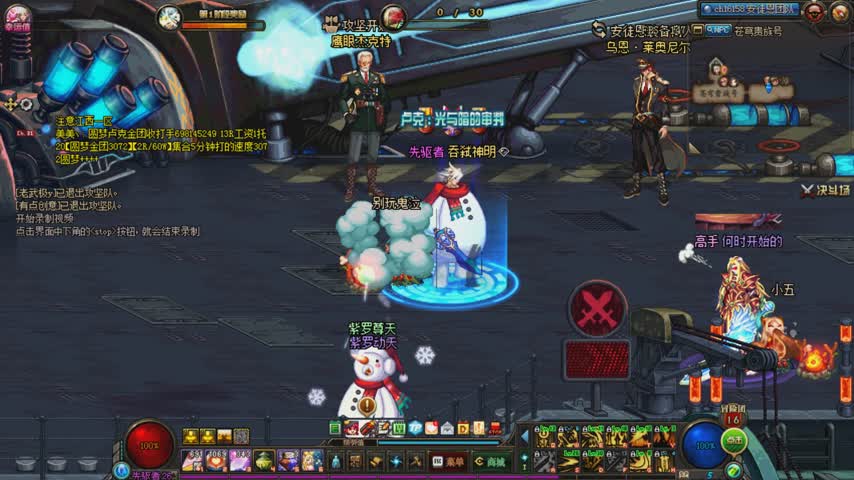Click the red skull icon at top right
854x480 pixels.
tap(815, 11)
